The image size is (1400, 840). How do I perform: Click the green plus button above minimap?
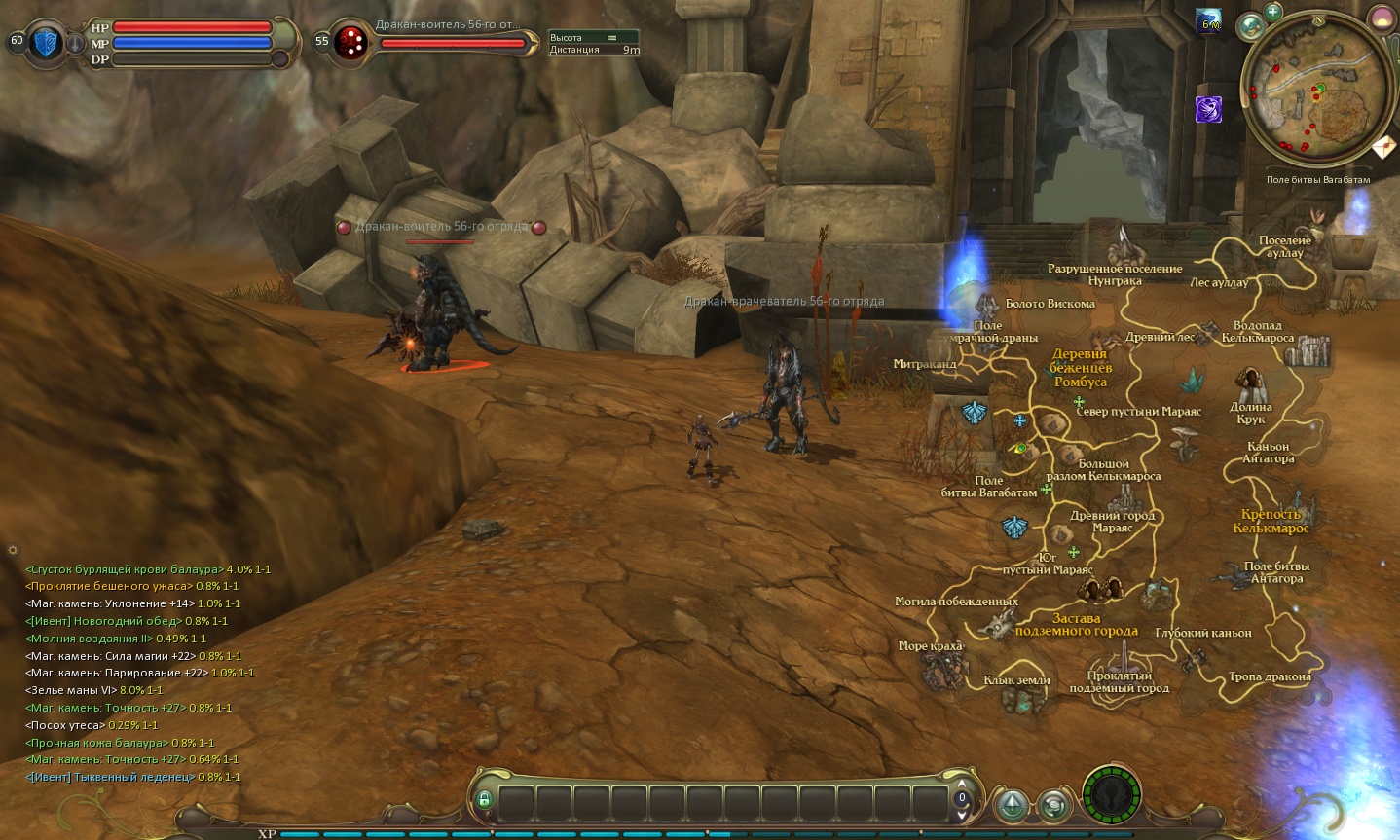coord(1273,13)
